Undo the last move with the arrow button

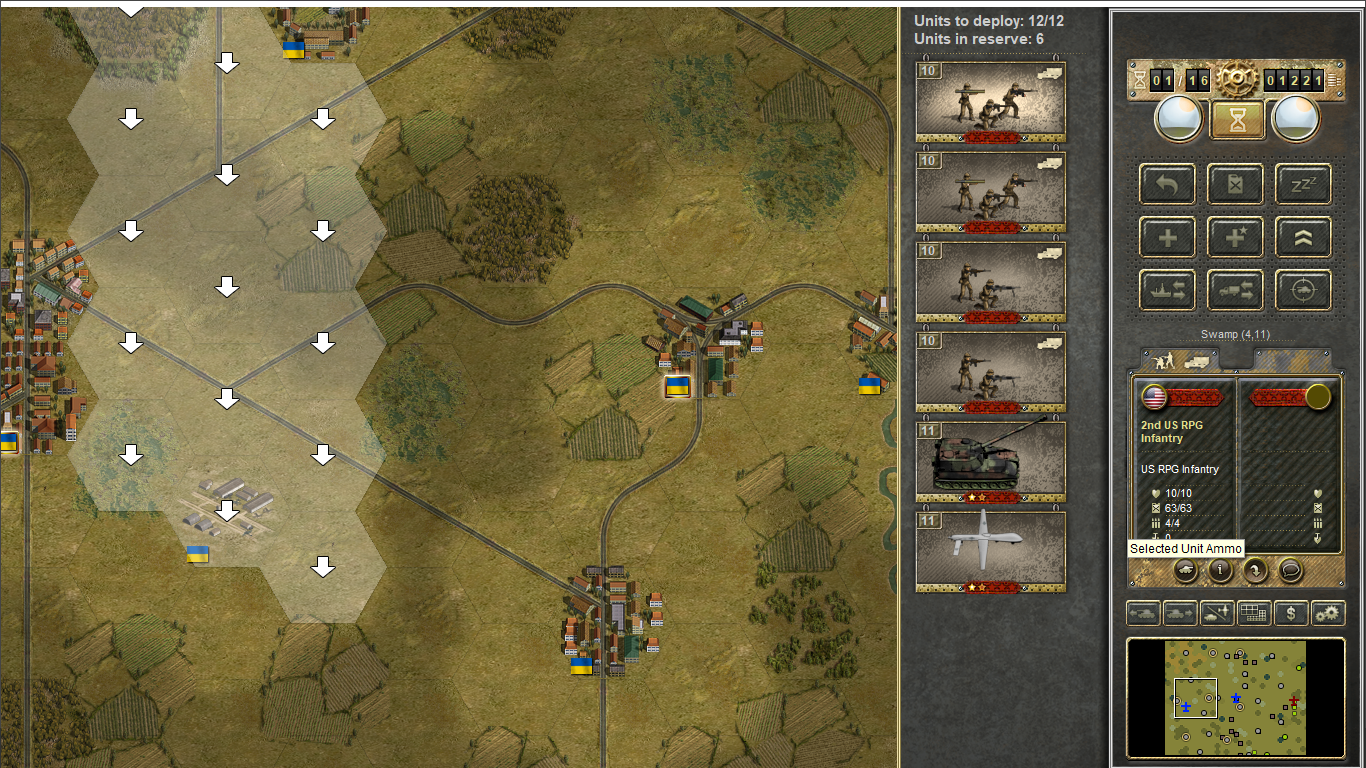[x=1167, y=184]
